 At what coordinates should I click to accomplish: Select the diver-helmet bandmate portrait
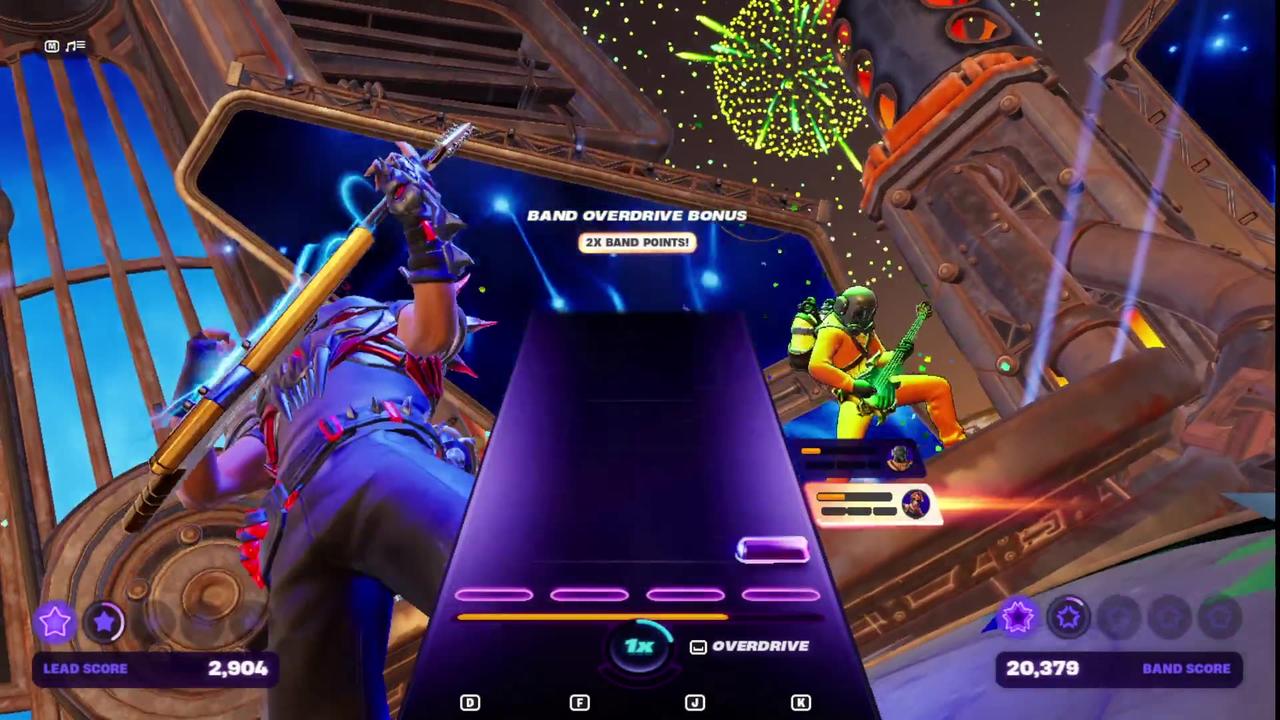point(899,458)
